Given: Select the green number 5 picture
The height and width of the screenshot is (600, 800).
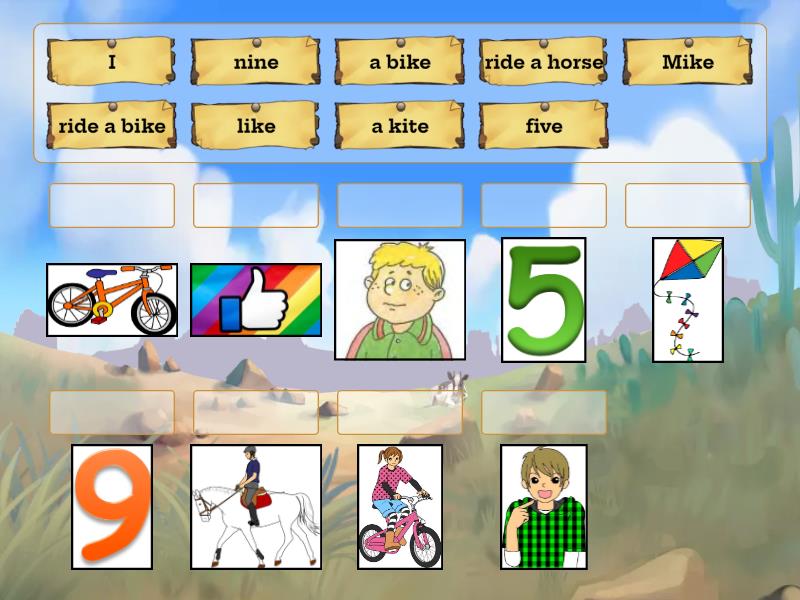Looking at the screenshot, I should tap(544, 299).
